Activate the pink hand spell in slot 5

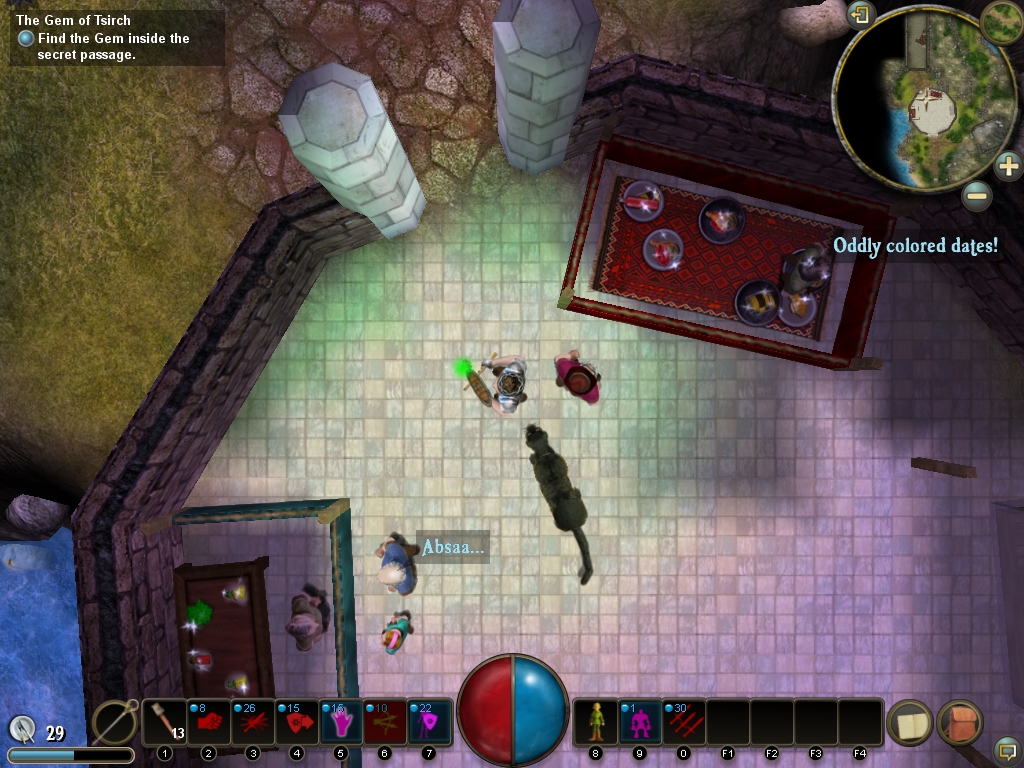click(x=341, y=722)
